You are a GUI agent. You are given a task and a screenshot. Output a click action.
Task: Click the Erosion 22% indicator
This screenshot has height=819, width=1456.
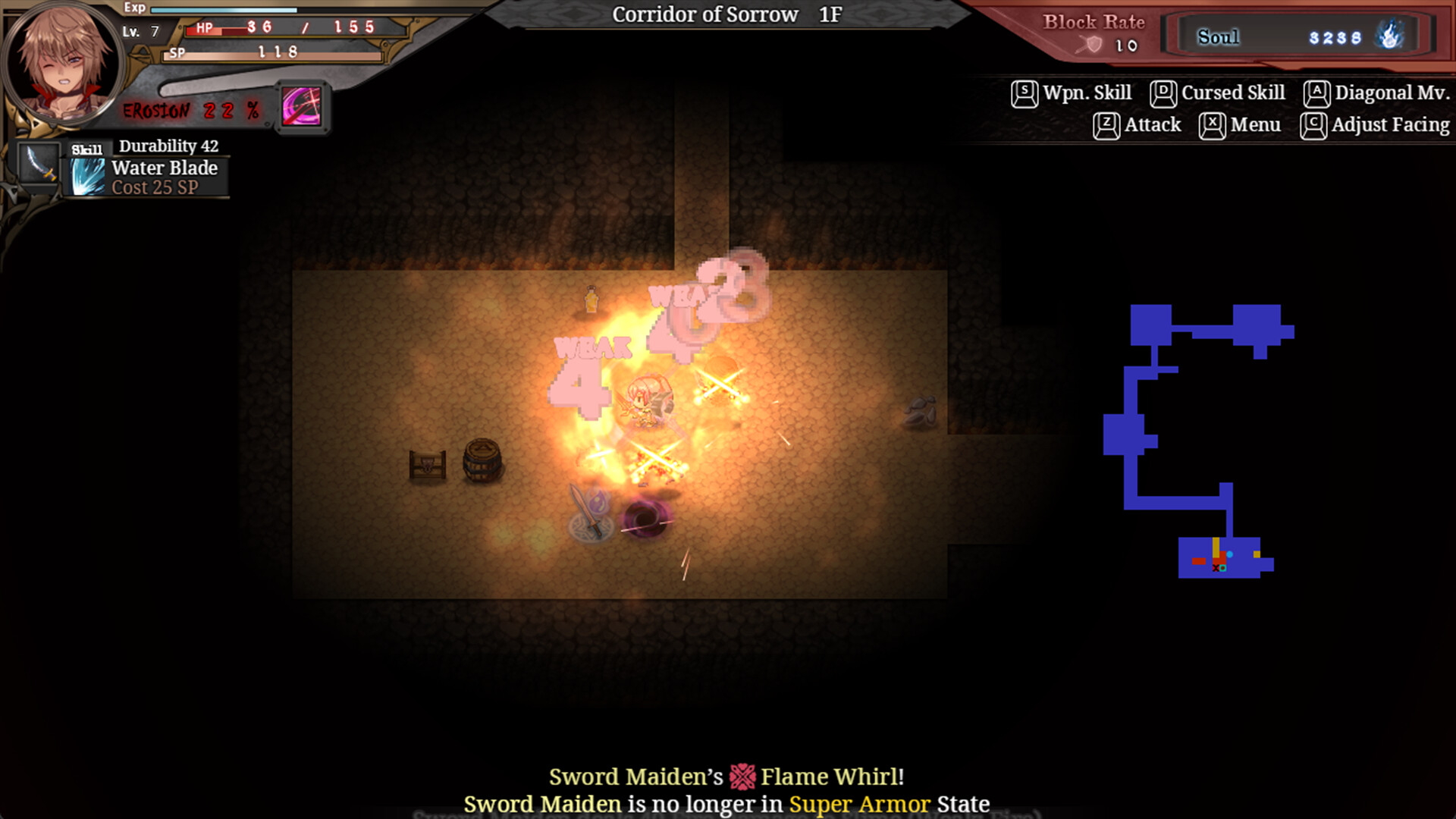click(192, 110)
